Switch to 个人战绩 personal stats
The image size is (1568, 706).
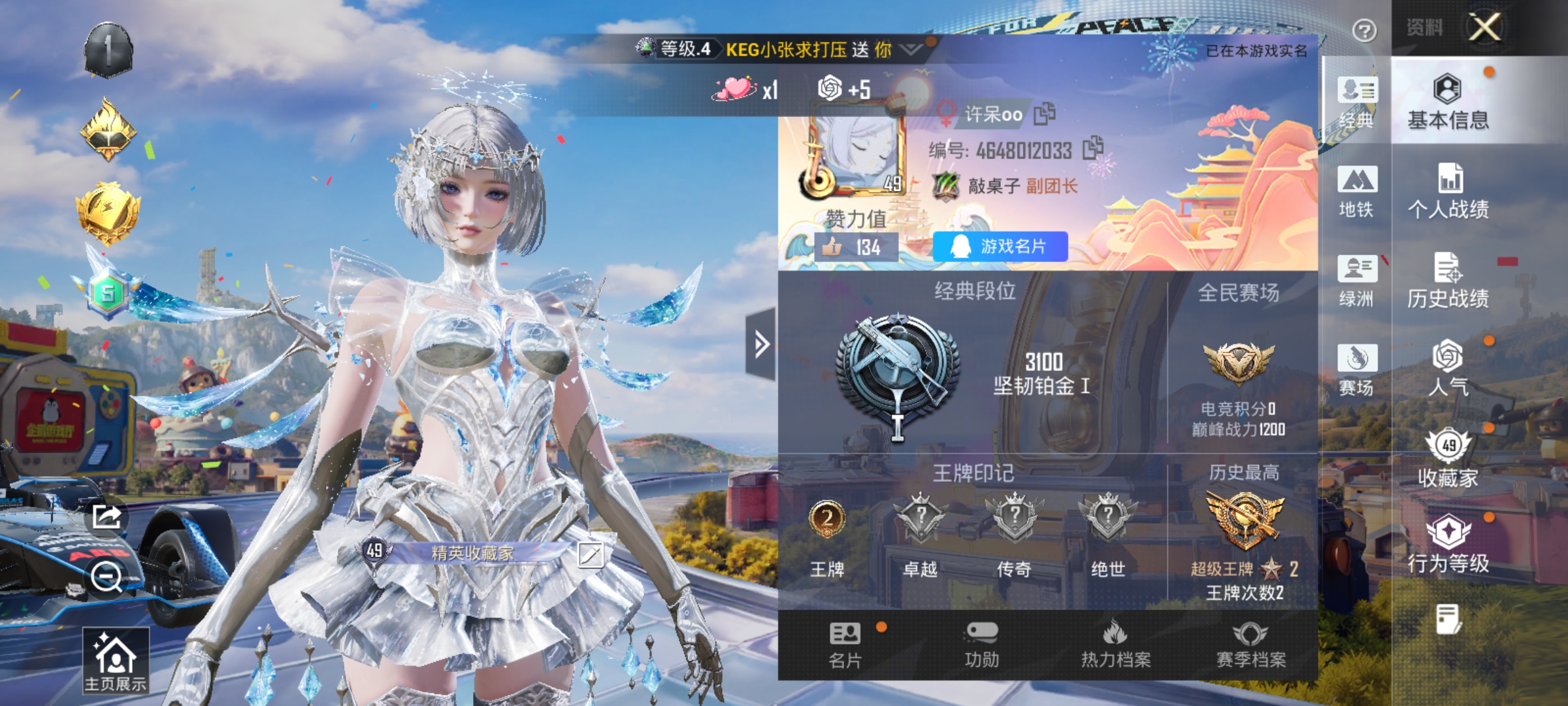(x=1448, y=191)
